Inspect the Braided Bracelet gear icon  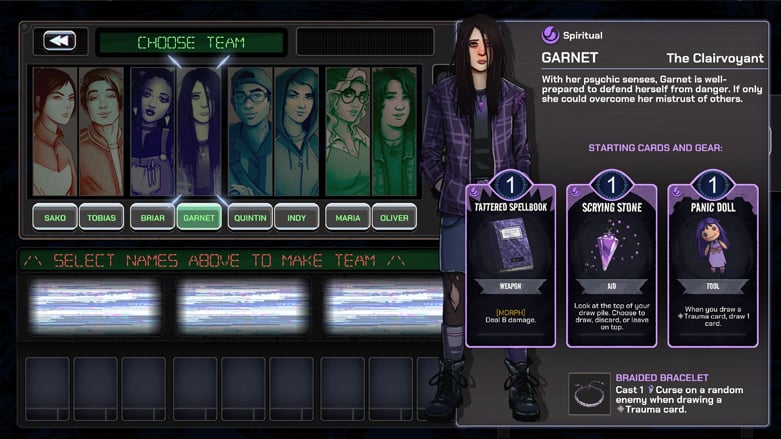589,393
